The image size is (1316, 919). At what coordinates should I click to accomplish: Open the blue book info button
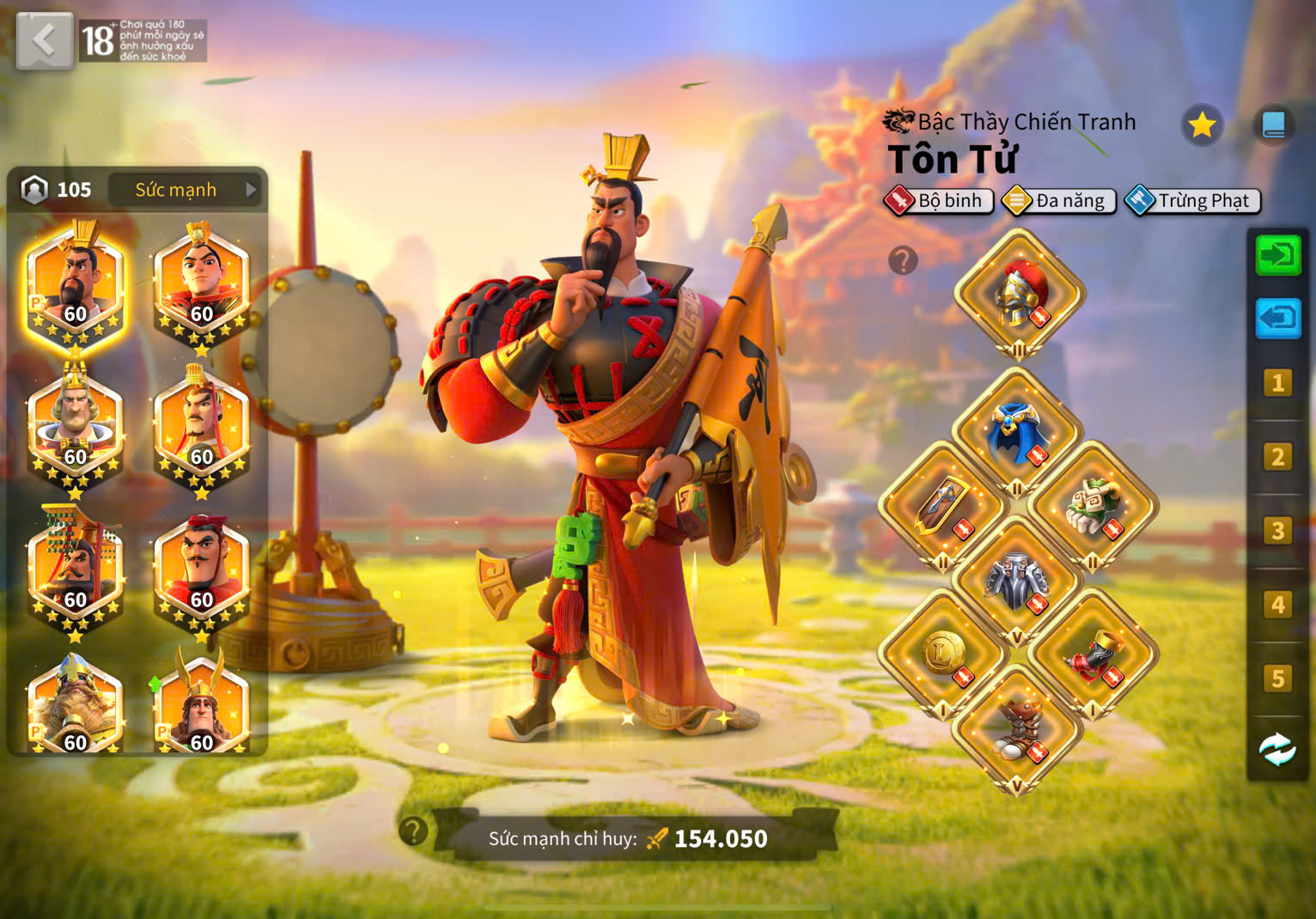click(x=1273, y=125)
